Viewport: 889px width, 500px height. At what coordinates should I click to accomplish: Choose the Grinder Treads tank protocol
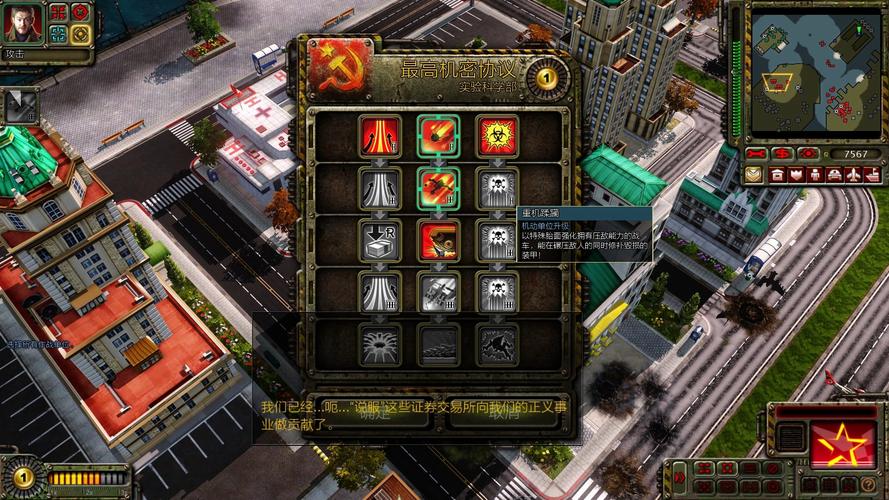(x=439, y=240)
